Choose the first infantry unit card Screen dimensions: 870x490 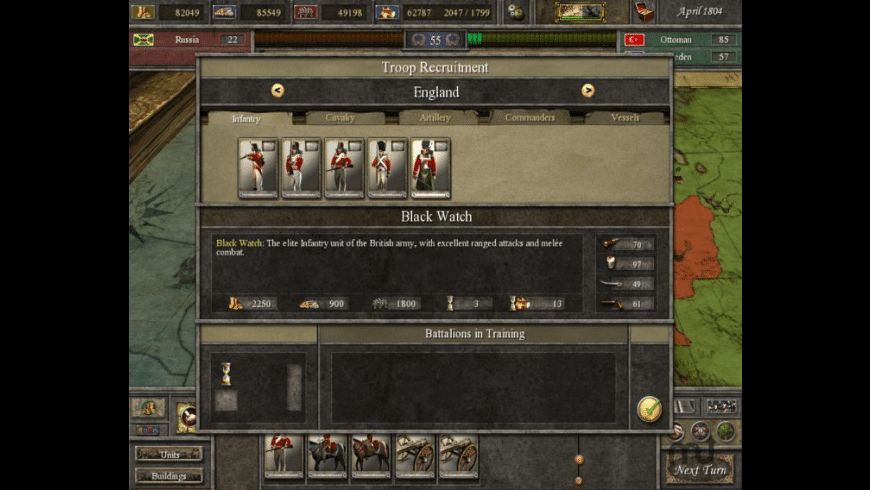257,167
